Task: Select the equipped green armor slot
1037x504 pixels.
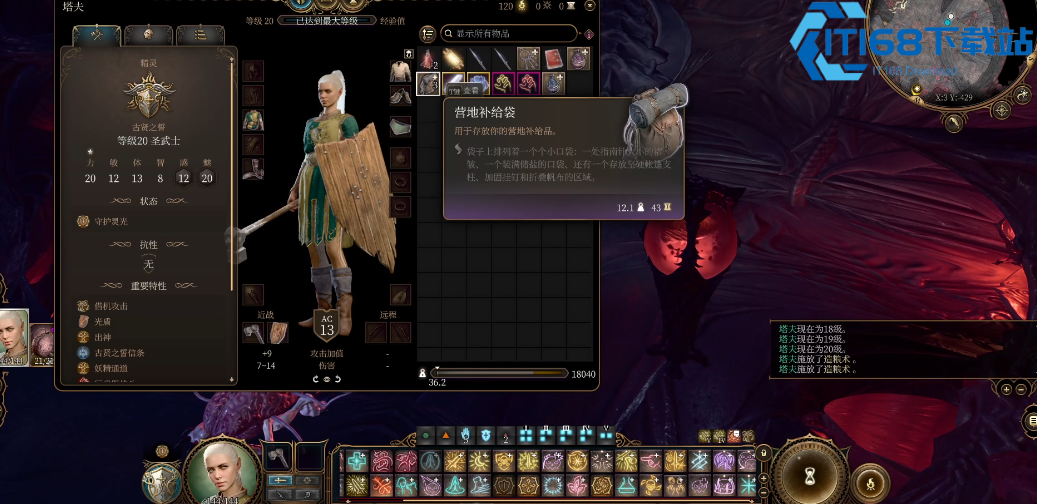Action: 253,120
